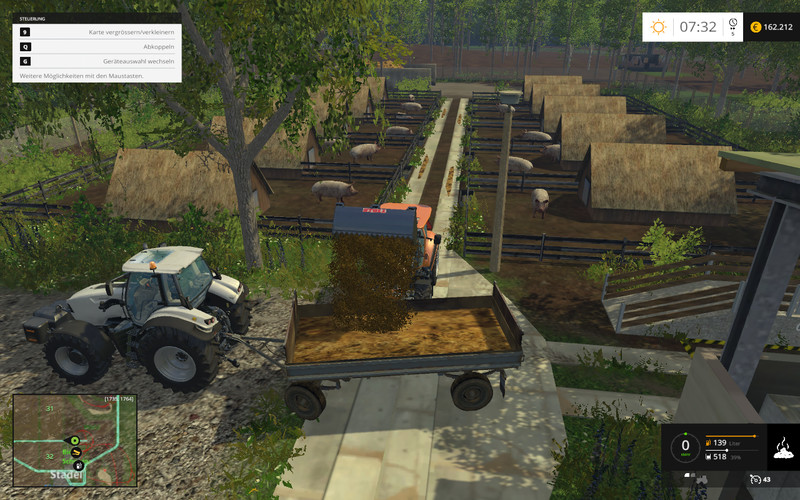
Task: Click the sunny weather icon
Action: pos(659,26)
